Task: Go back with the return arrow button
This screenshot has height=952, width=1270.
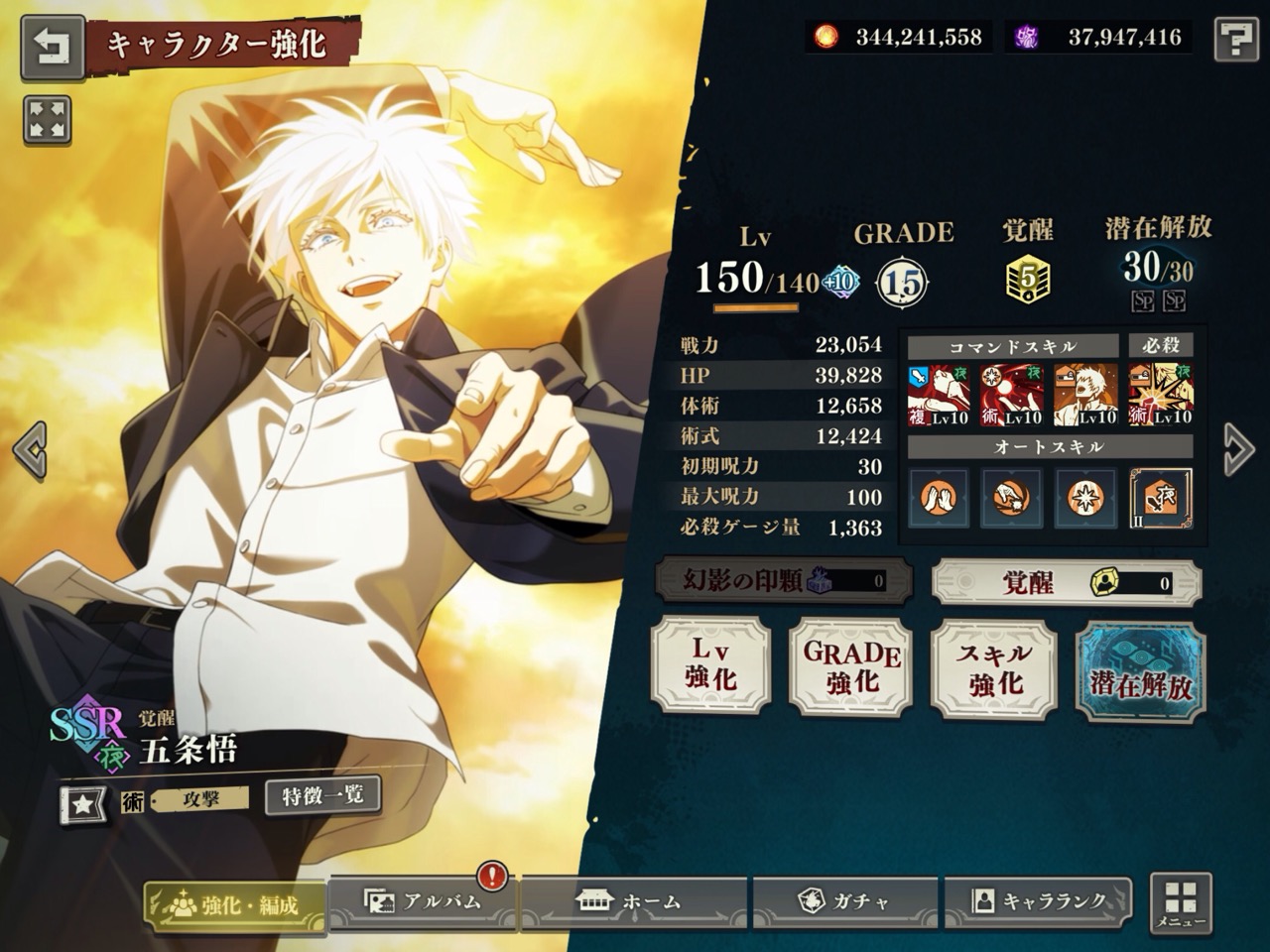Action: 53,48
